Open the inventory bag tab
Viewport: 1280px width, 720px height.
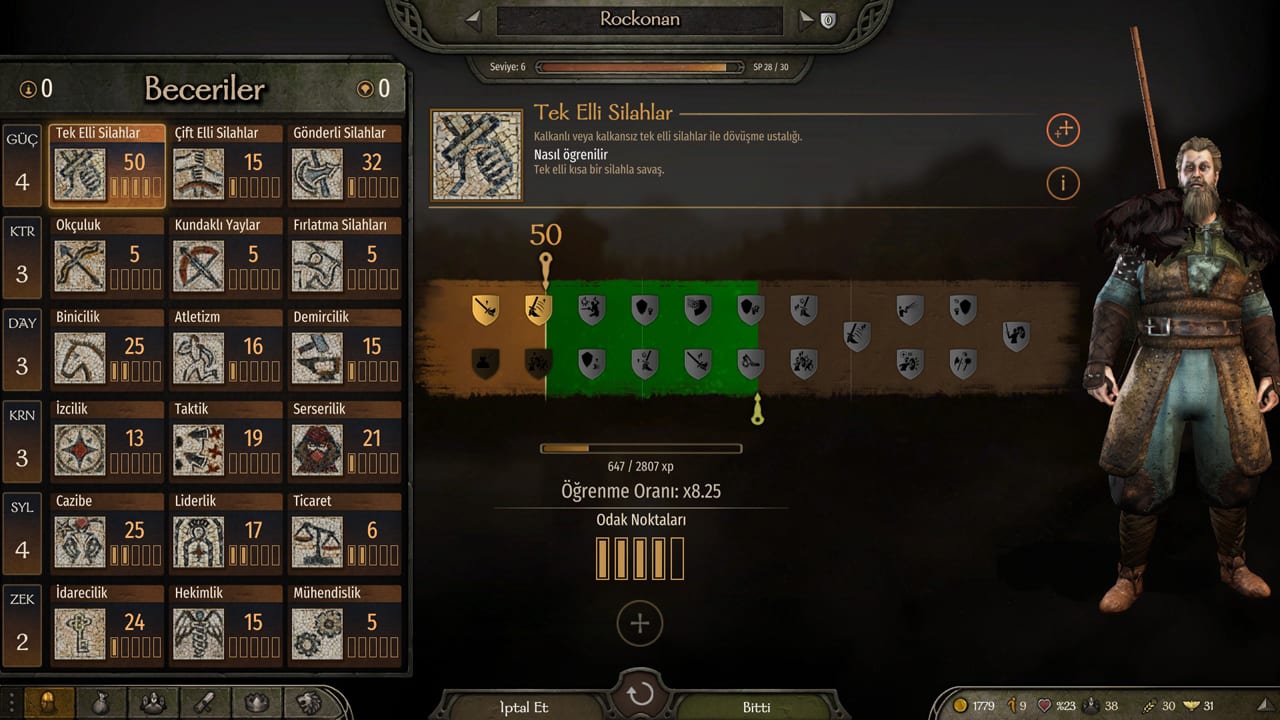(x=101, y=704)
